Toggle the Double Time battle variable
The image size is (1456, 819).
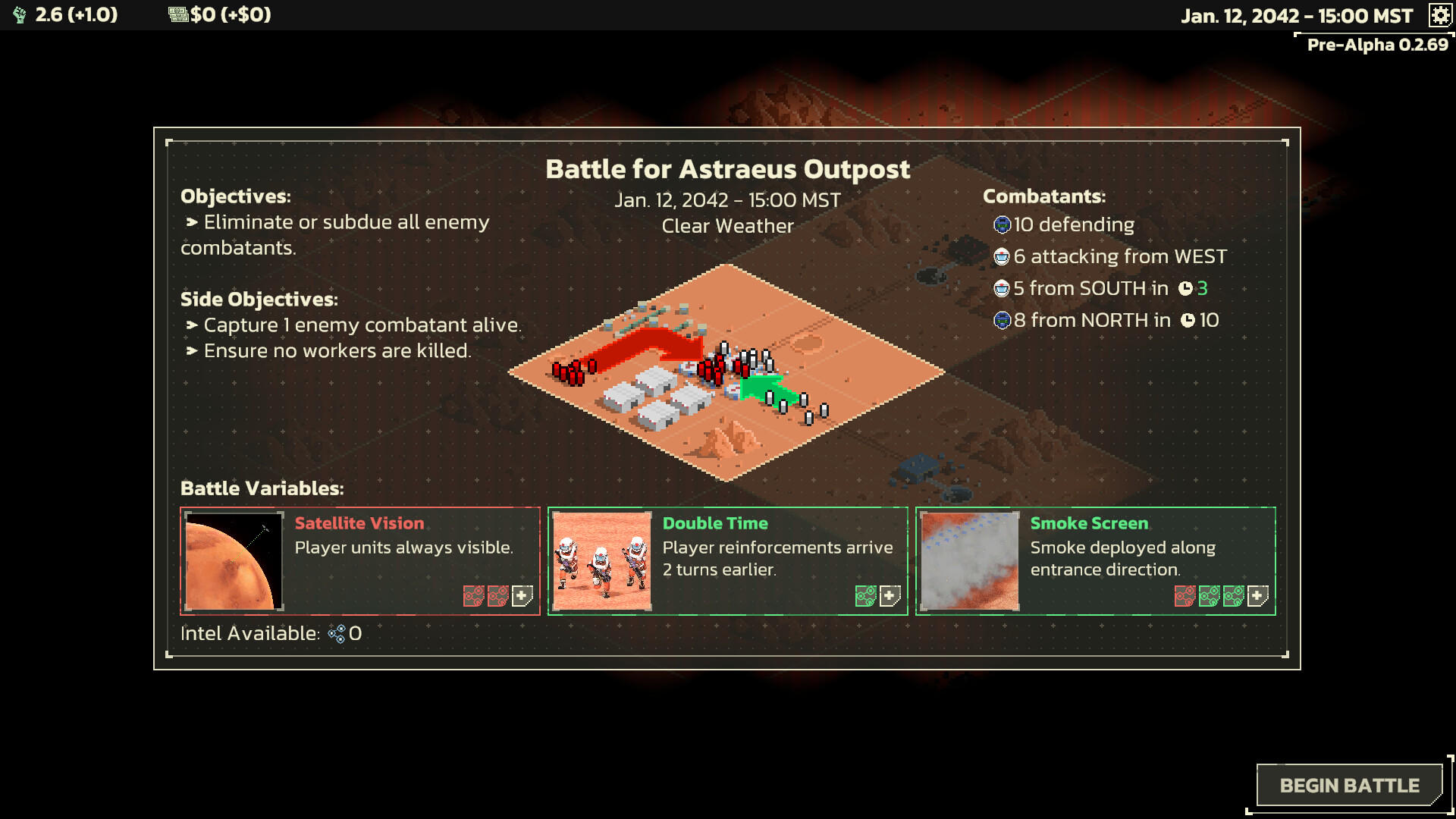pos(726,560)
